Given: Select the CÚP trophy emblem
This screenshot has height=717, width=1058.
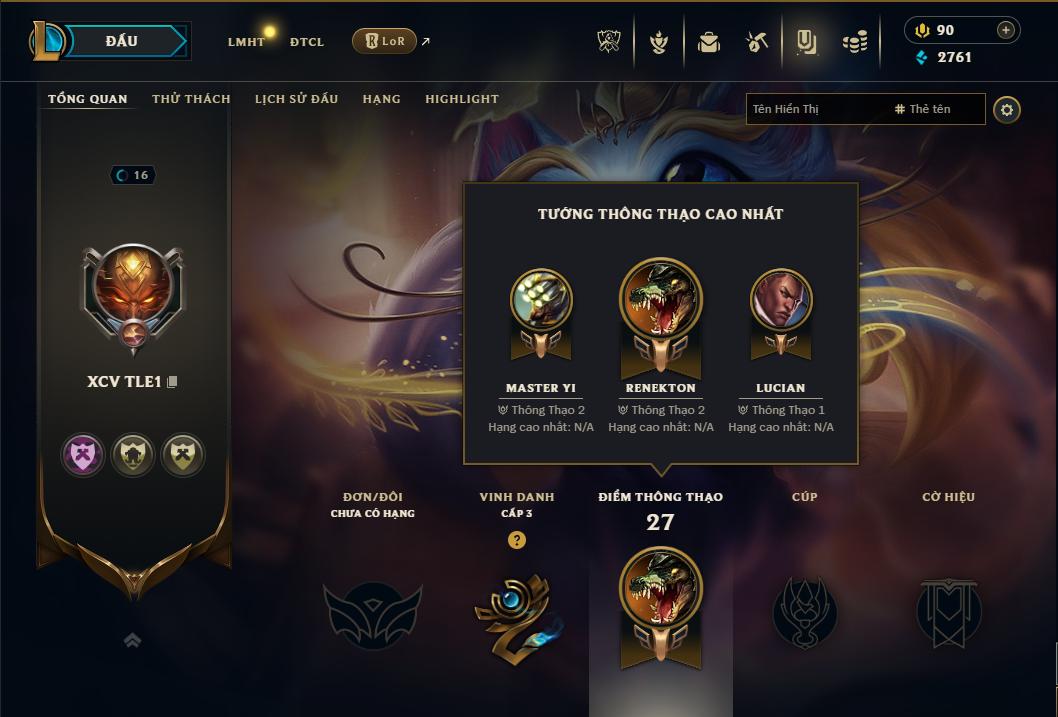Looking at the screenshot, I should click(x=804, y=611).
